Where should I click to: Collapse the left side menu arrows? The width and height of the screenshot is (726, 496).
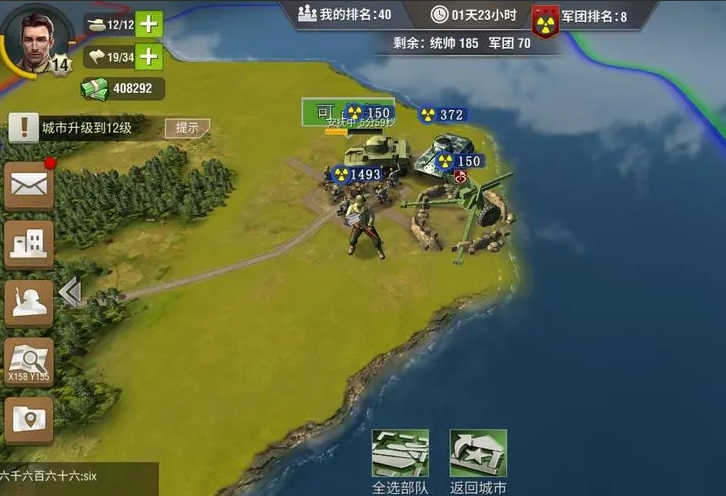(69, 292)
